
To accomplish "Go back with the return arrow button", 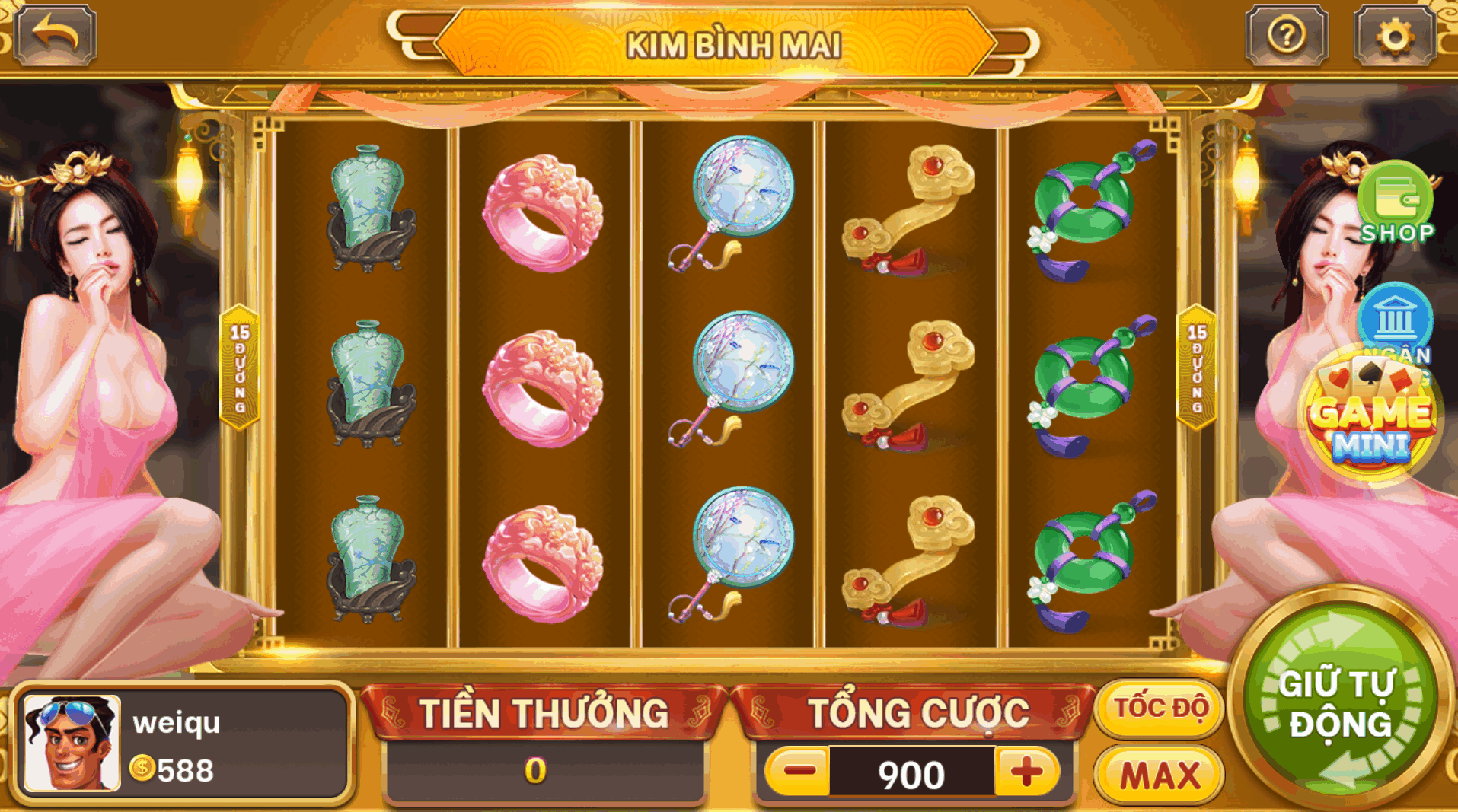I will (x=55, y=35).
